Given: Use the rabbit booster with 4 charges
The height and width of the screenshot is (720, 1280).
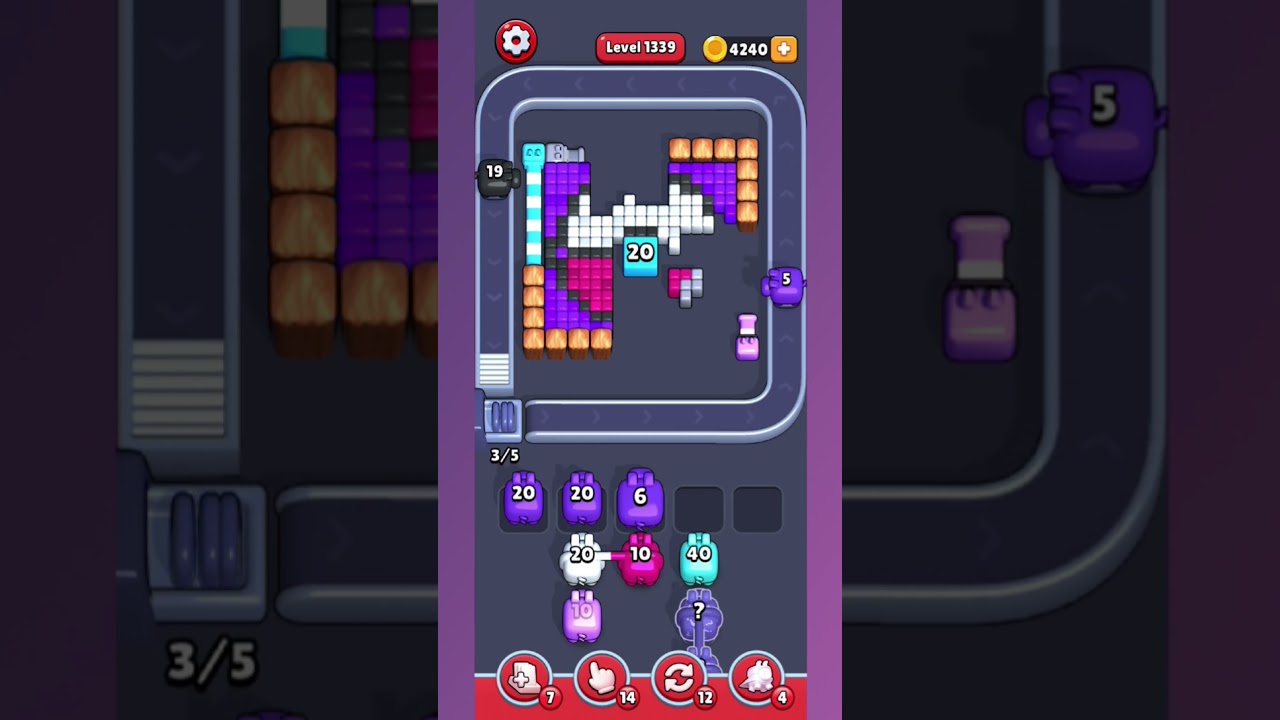Looking at the screenshot, I should [757, 678].
